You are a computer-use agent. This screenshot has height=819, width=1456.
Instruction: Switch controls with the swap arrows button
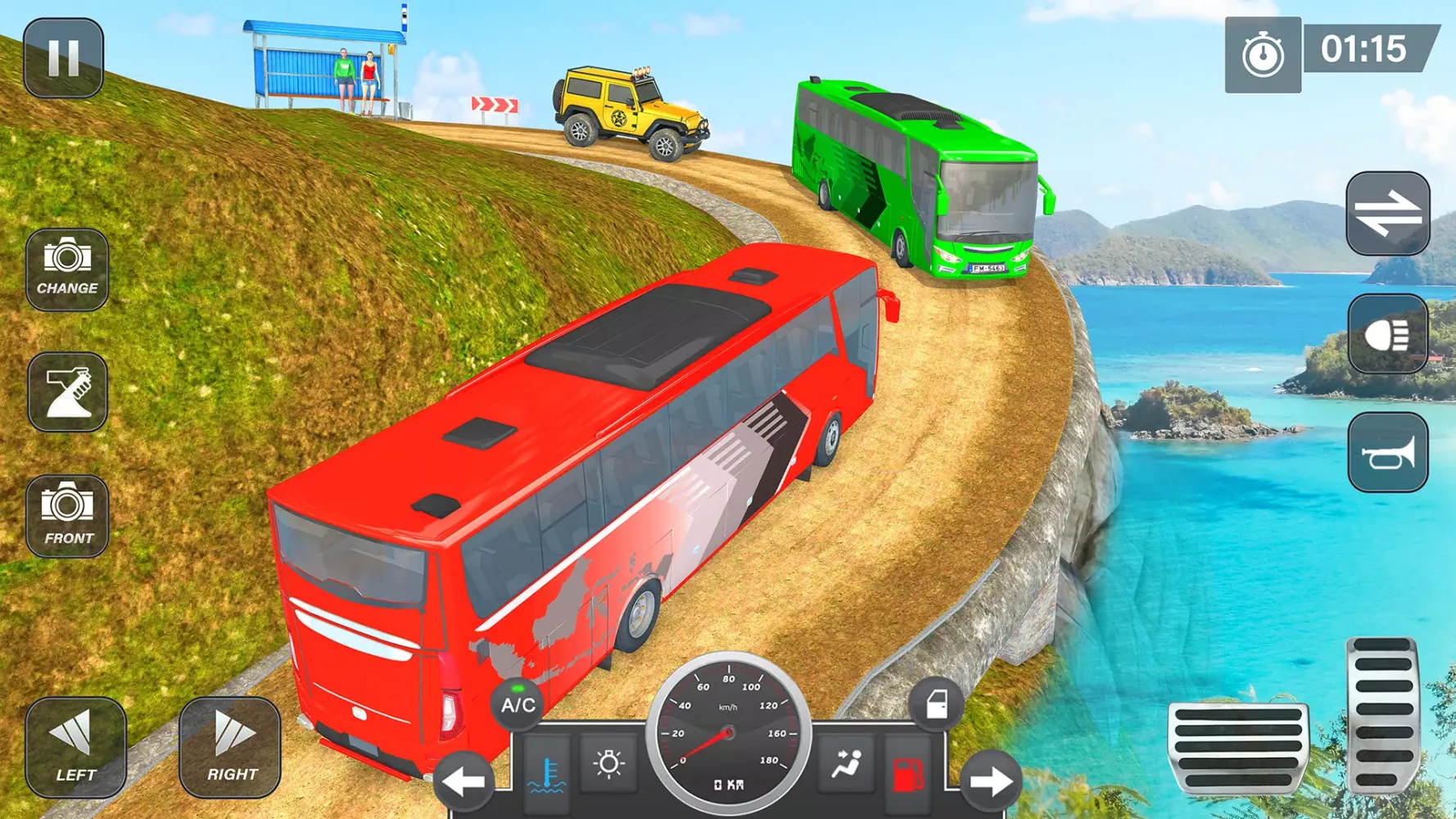[x=1387, y=214]
